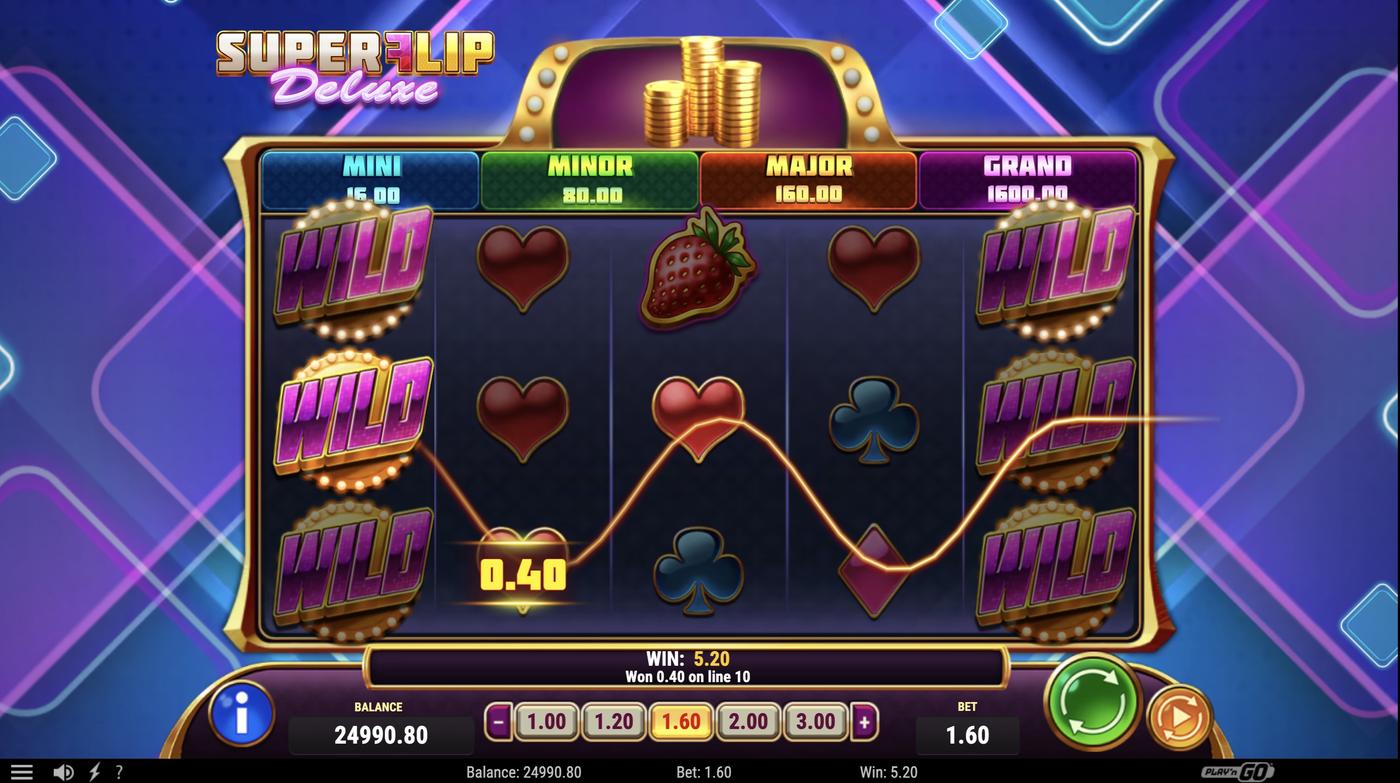Start autoplay with the orange button
The image size is (1400, 783).
point(1178,718)
